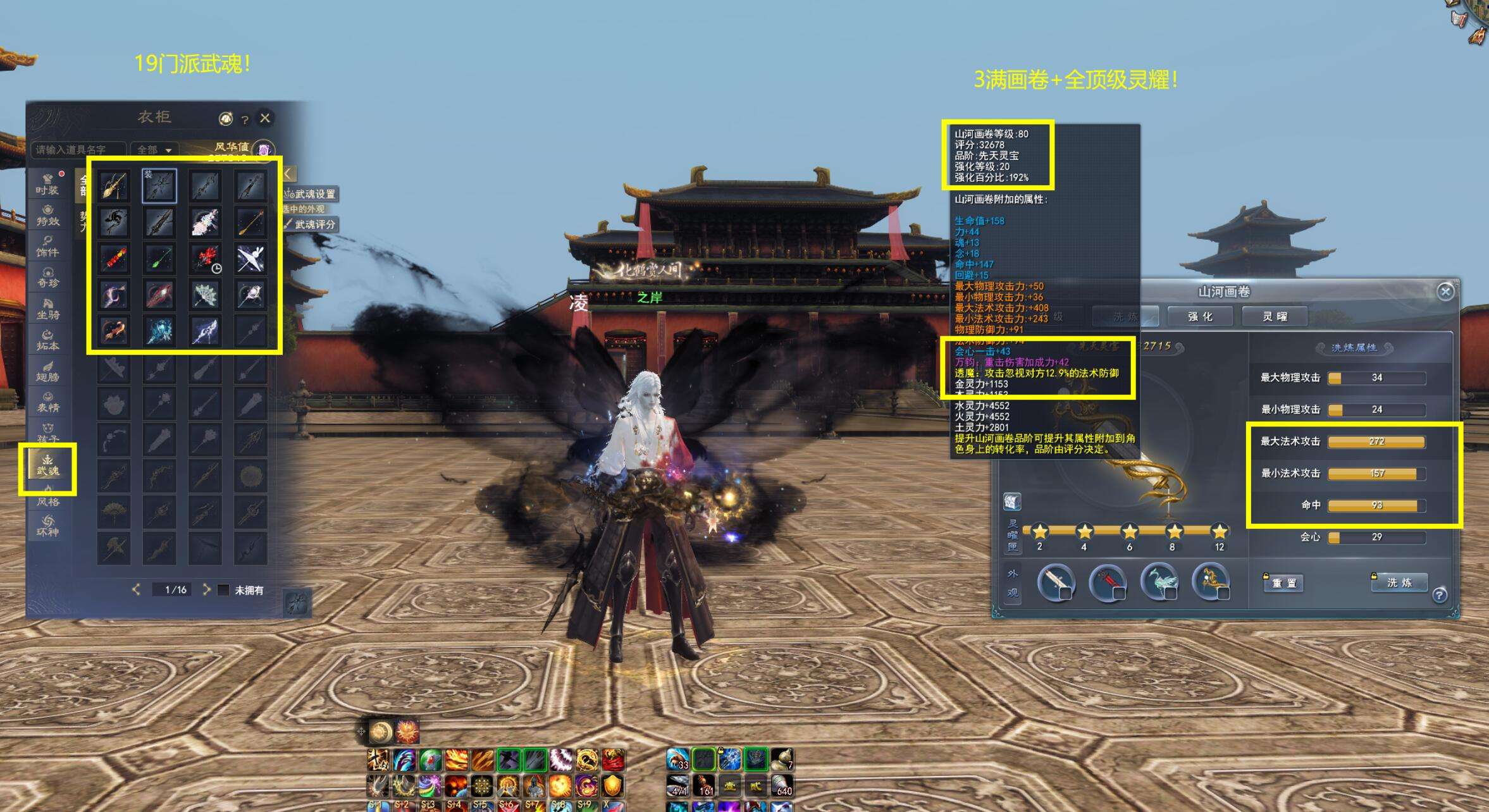Open 武魂设置 settings
The width and height of the screenshot is (1489, 812).
tap(311, 194)
